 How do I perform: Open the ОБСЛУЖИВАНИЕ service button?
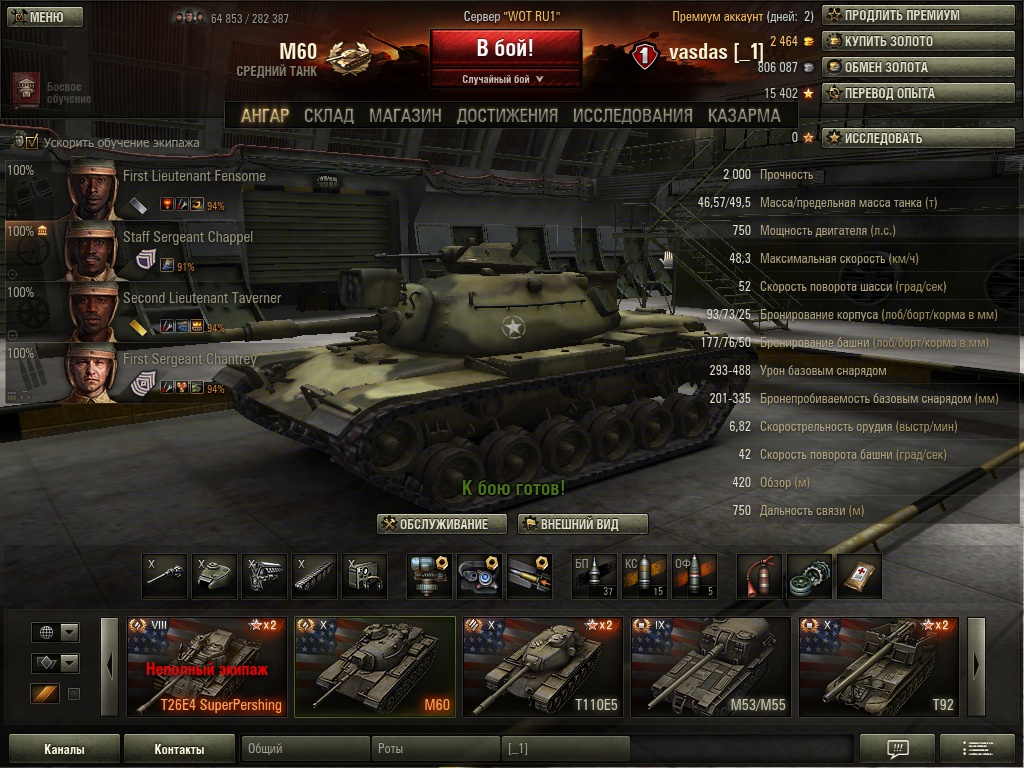[434, 524]
